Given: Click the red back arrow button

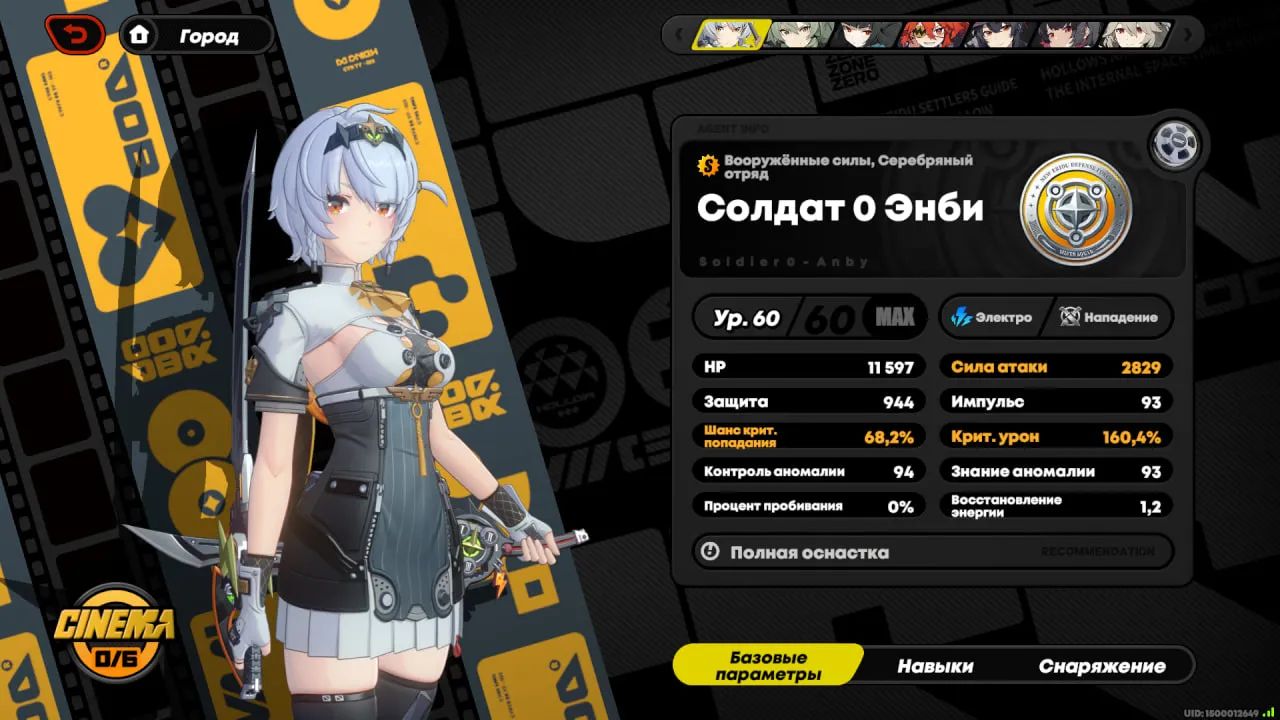Looking at the screenshot, I should tap(74, 36).
